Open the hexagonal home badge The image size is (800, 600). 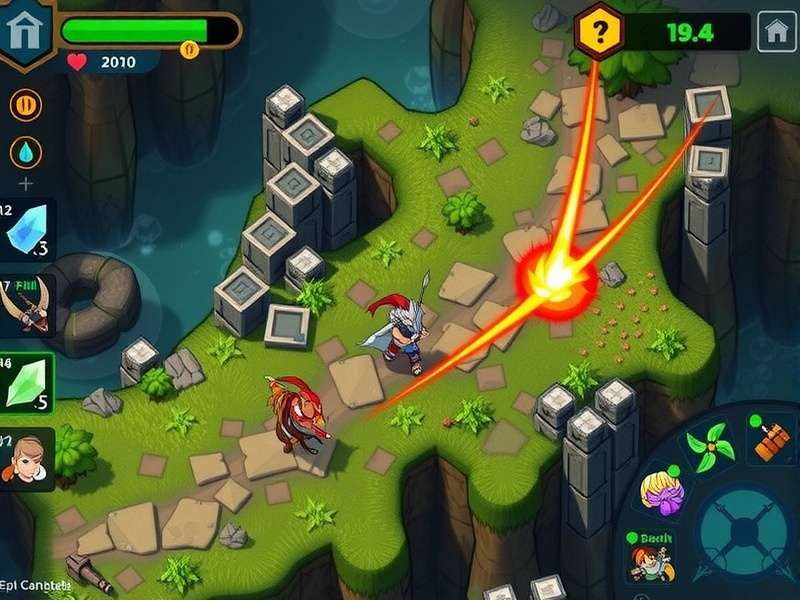[22, 32]
